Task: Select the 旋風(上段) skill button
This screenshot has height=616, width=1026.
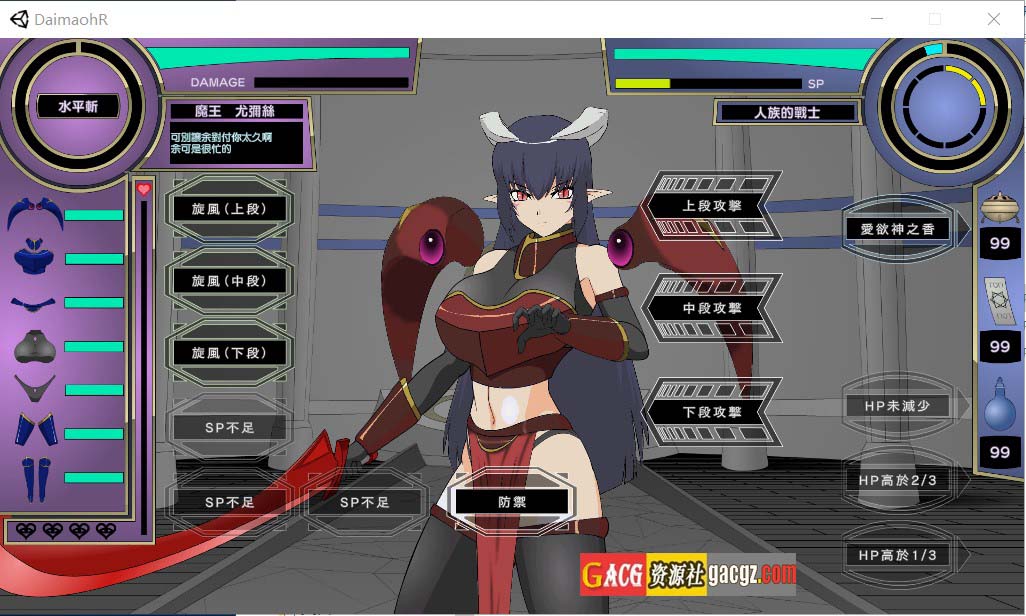Action: (229, 209)
